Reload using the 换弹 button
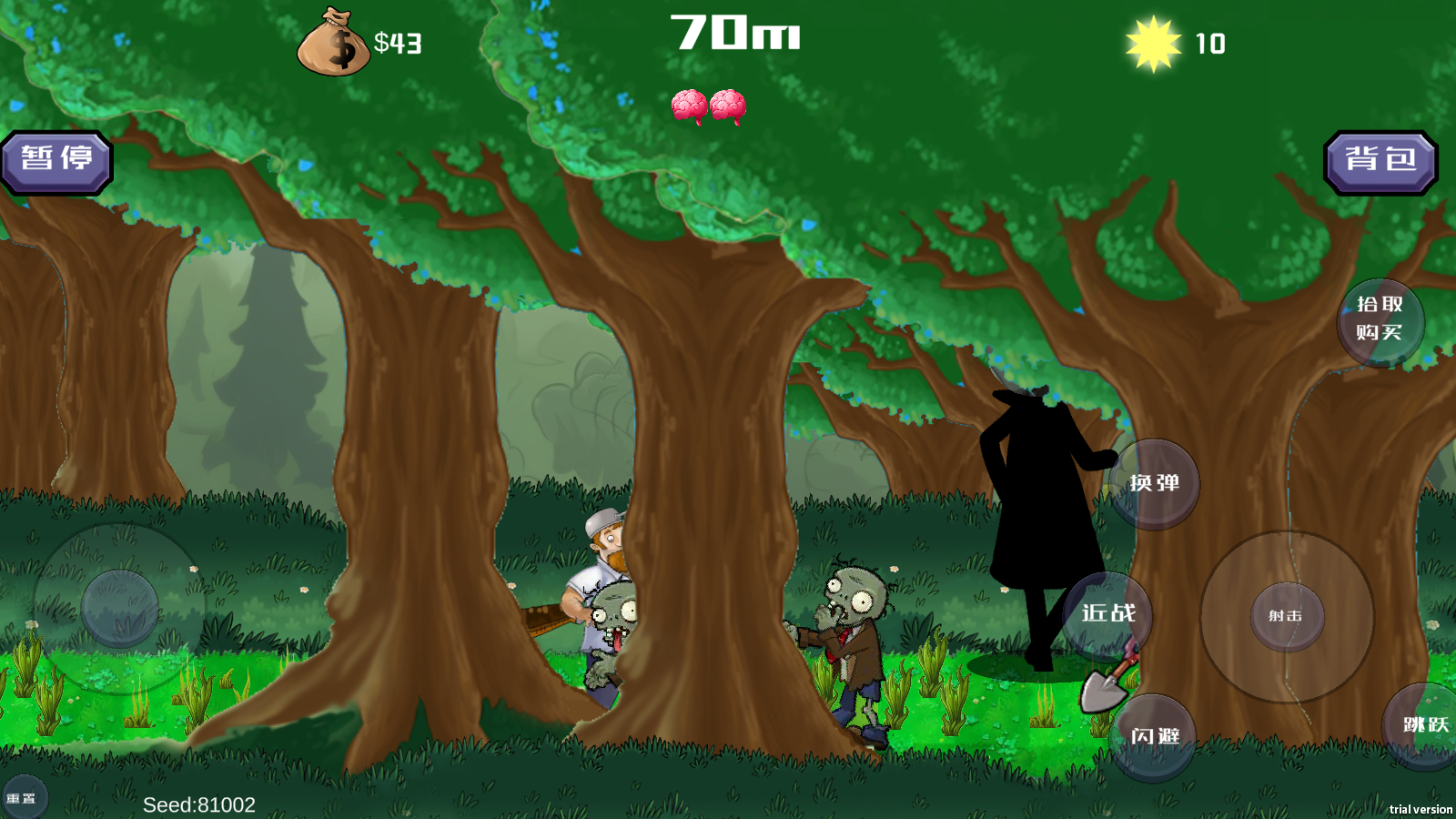This screenshot has height=819, width=1456. [1154, 484]
